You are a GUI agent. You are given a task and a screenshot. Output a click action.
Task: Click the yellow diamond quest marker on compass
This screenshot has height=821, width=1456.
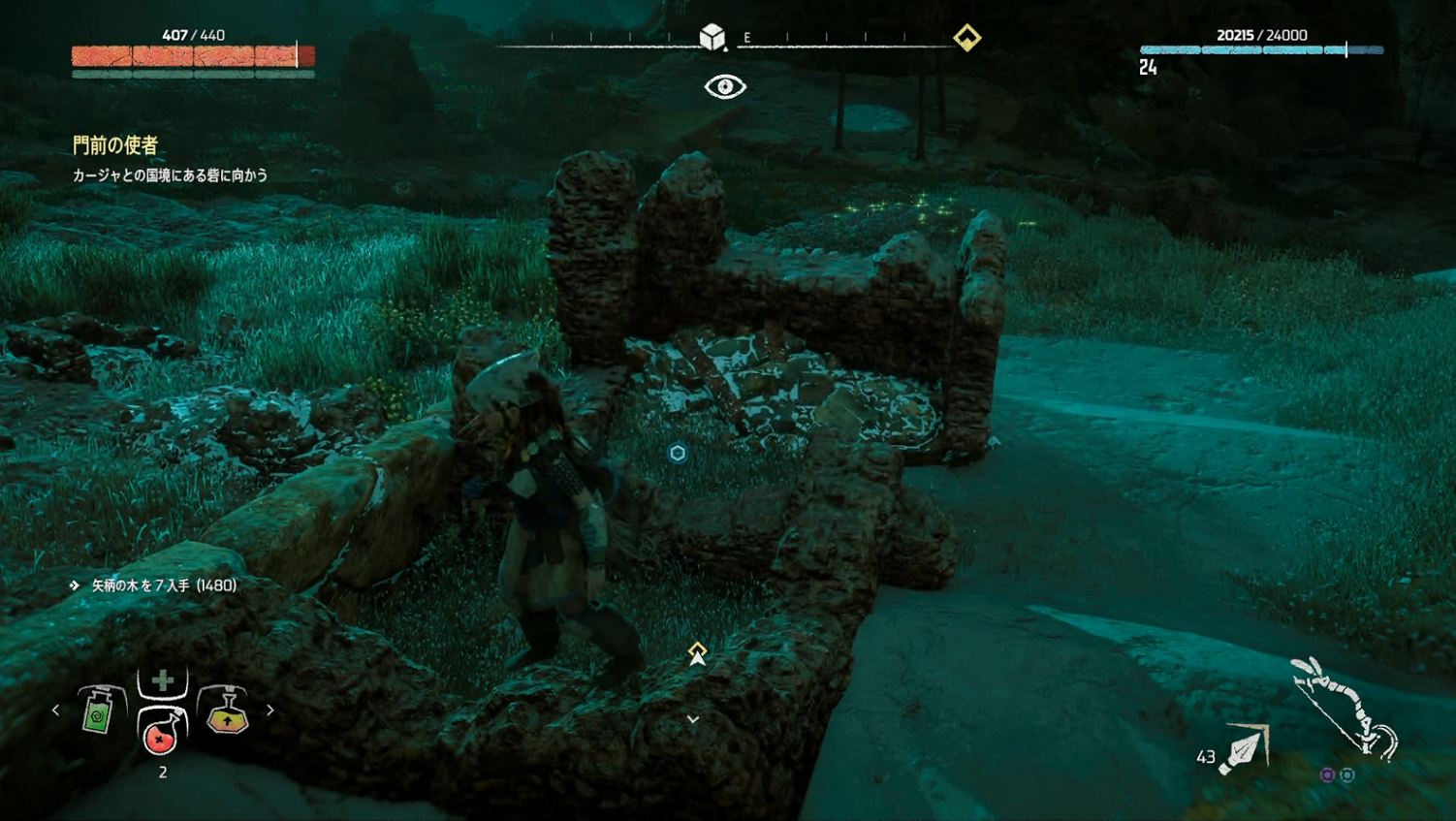pyautogui.click(x=966, y=38)
